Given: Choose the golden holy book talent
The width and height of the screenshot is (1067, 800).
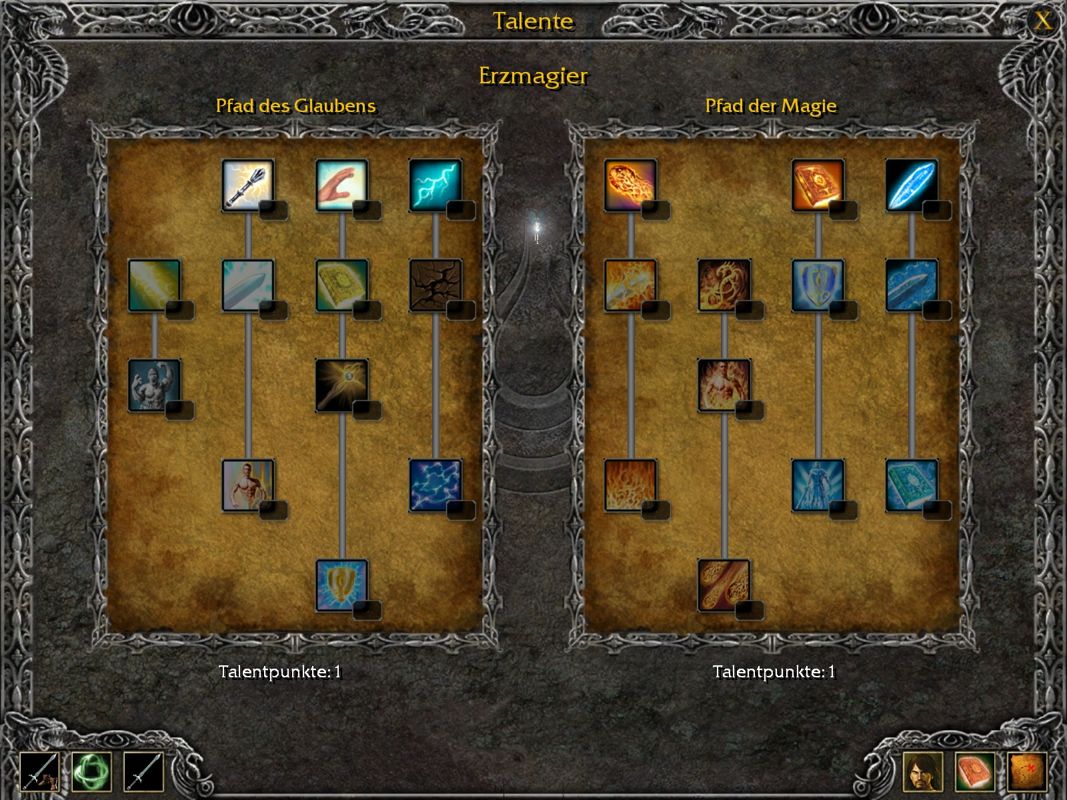Looking at the screenshot, I should click(x=342, y=285).
